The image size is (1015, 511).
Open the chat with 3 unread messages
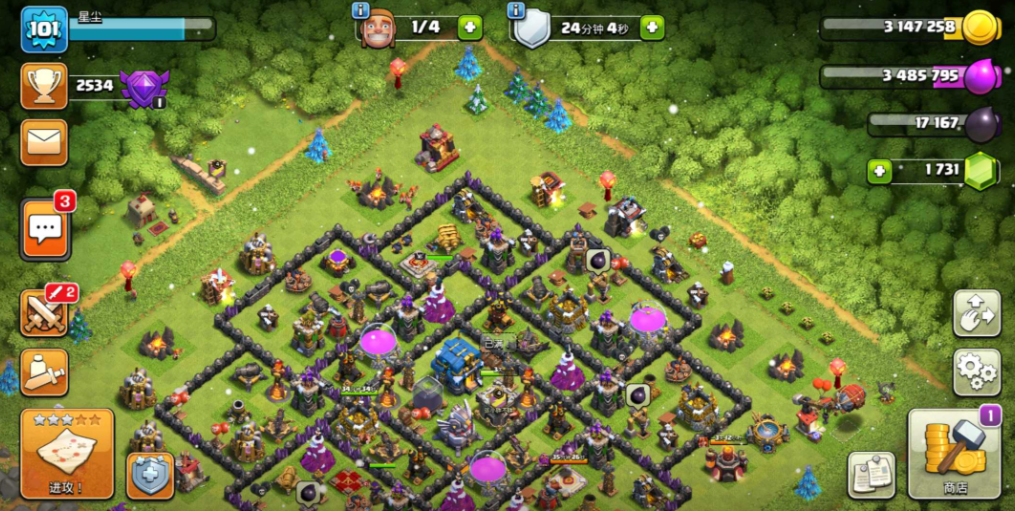(44, 229)
